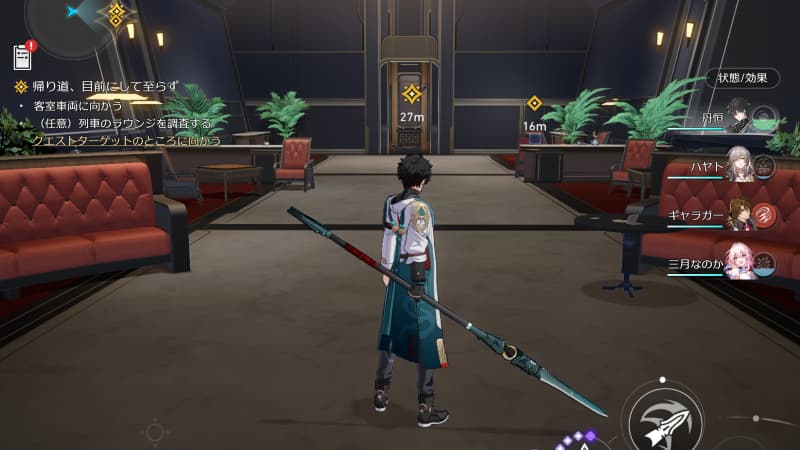Switch to party member ハヤト
This screenshot has width=800, height=450.
[740, 165]
